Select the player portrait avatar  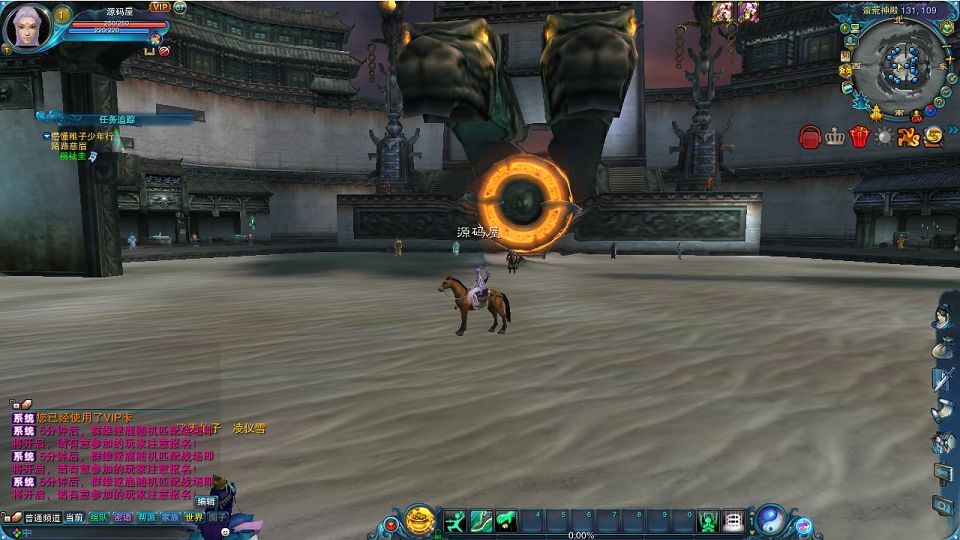pyautogui.click(x=27, y=27)
